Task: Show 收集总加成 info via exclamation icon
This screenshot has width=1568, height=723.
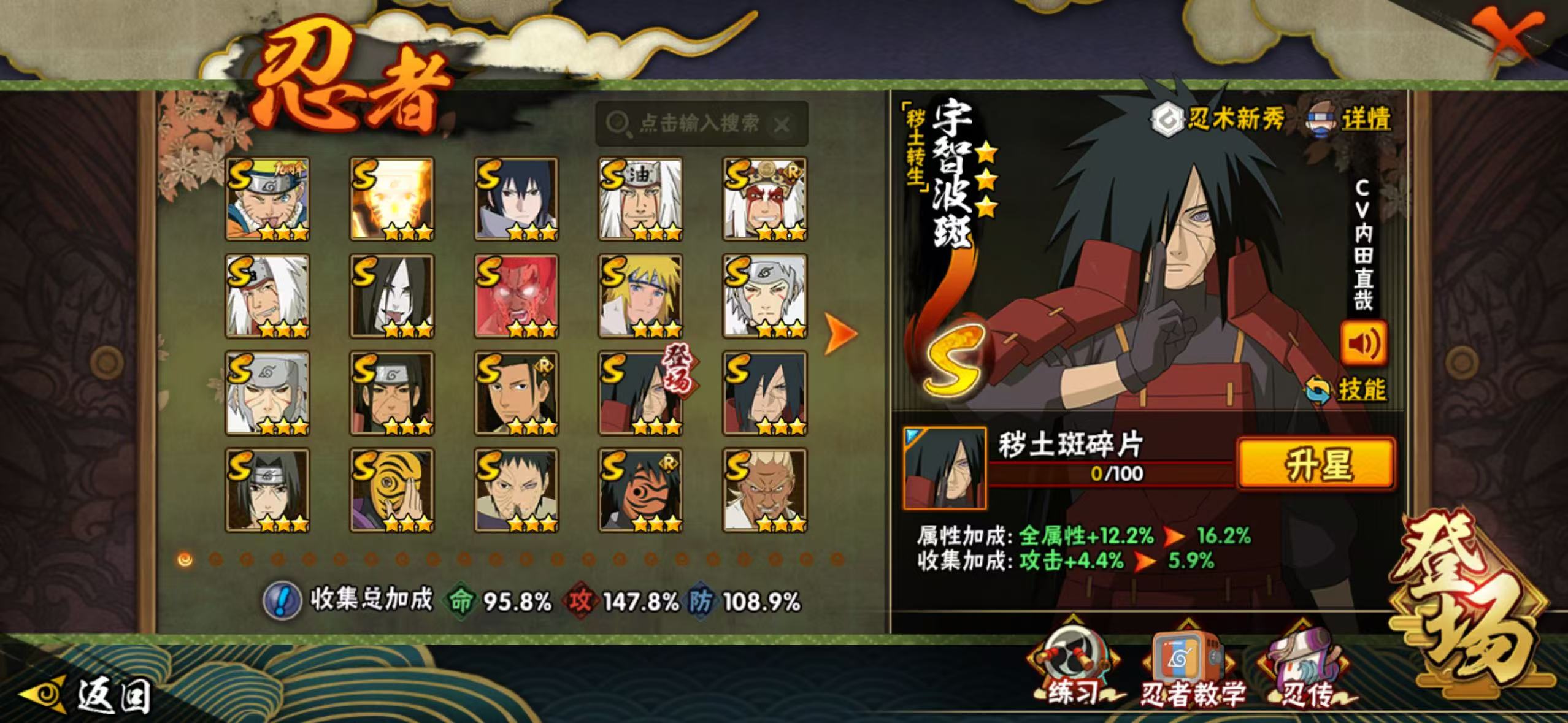Action: pos(282,600)
